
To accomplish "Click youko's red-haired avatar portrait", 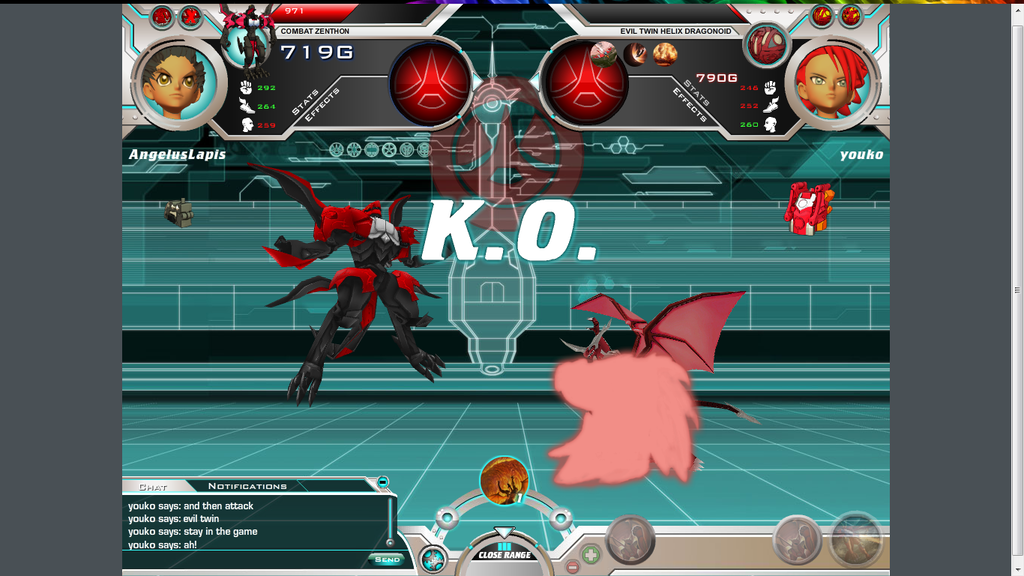I will point(833,83).
